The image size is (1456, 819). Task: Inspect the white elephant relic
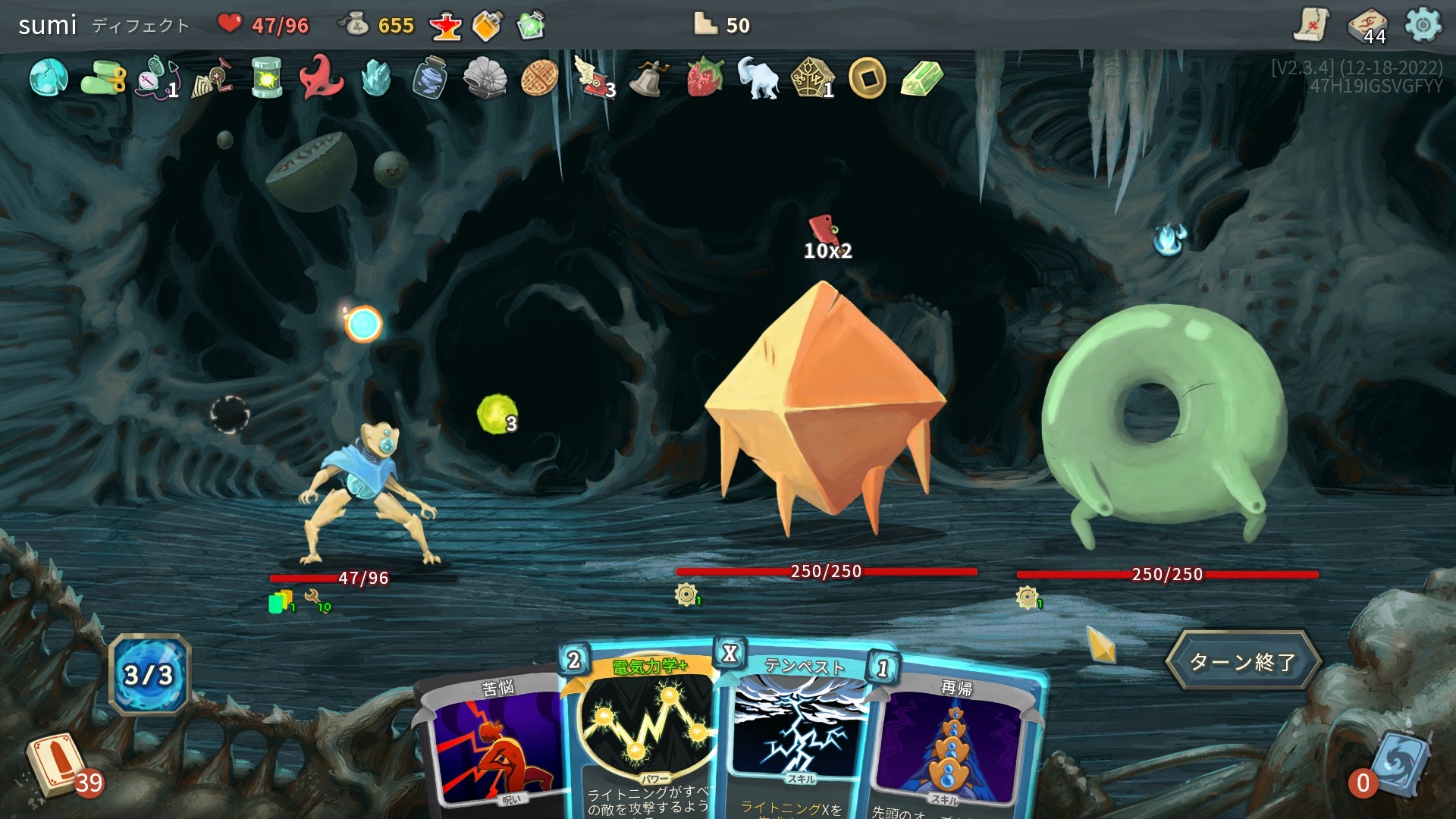(758, 77)
